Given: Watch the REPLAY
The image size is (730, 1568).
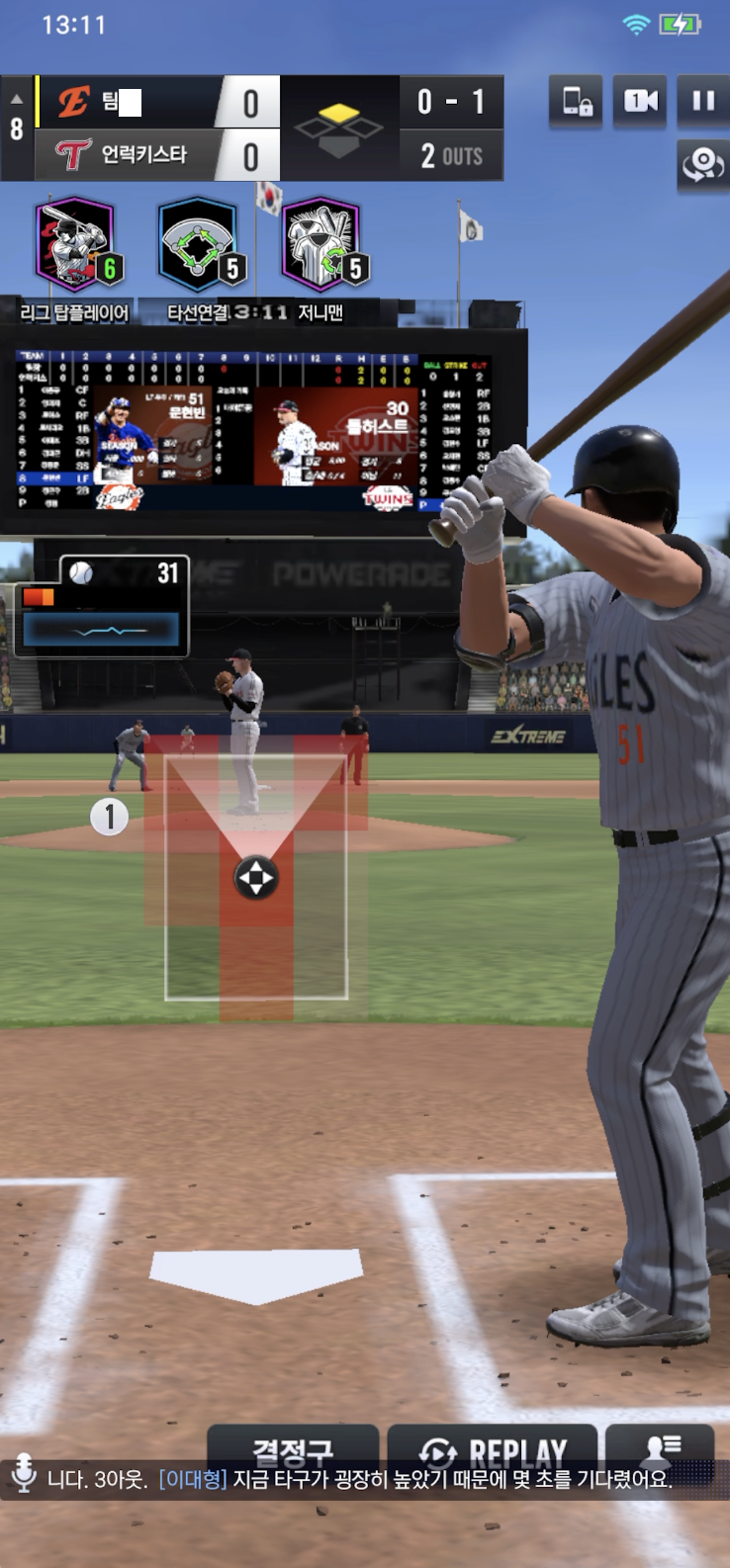Looking at the screenshot, I should [x=493, y=1449].
